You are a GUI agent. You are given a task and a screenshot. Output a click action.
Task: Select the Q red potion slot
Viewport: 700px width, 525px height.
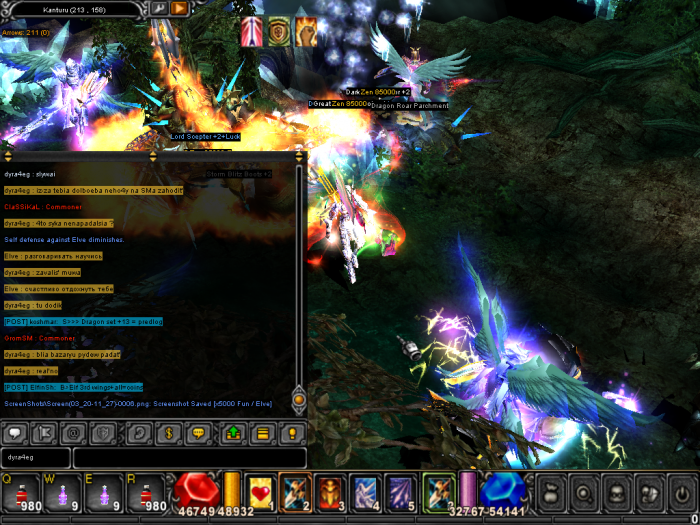tap(19, 493)
